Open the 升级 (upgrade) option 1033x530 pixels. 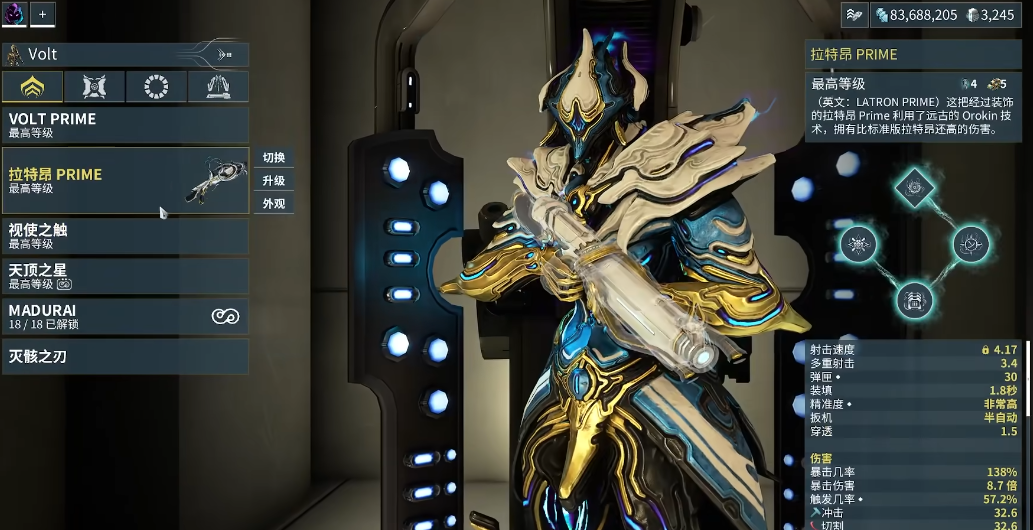point(274,181)
